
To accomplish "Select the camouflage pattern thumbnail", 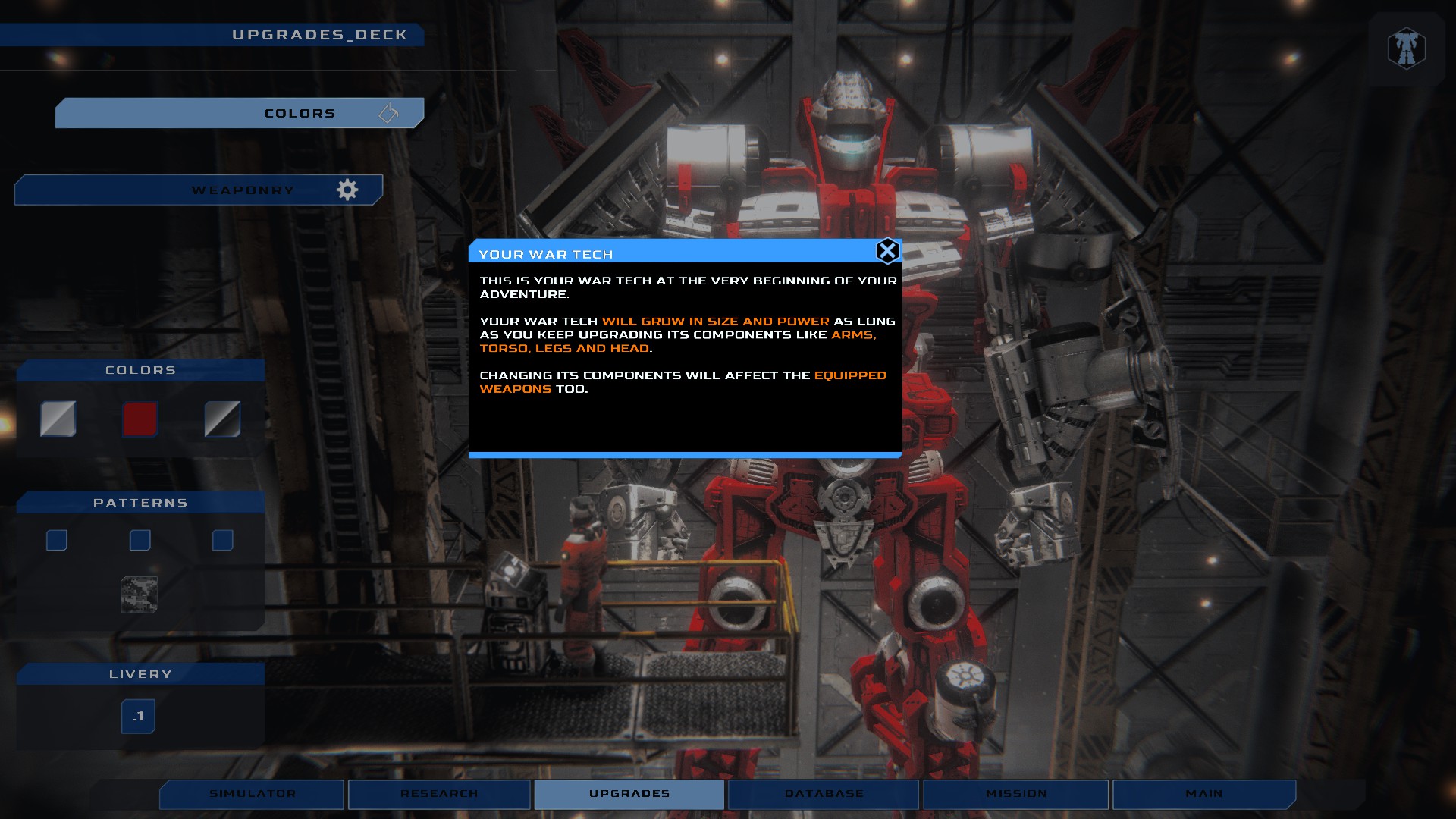I will pyautogui.click(x=140, y=595).
